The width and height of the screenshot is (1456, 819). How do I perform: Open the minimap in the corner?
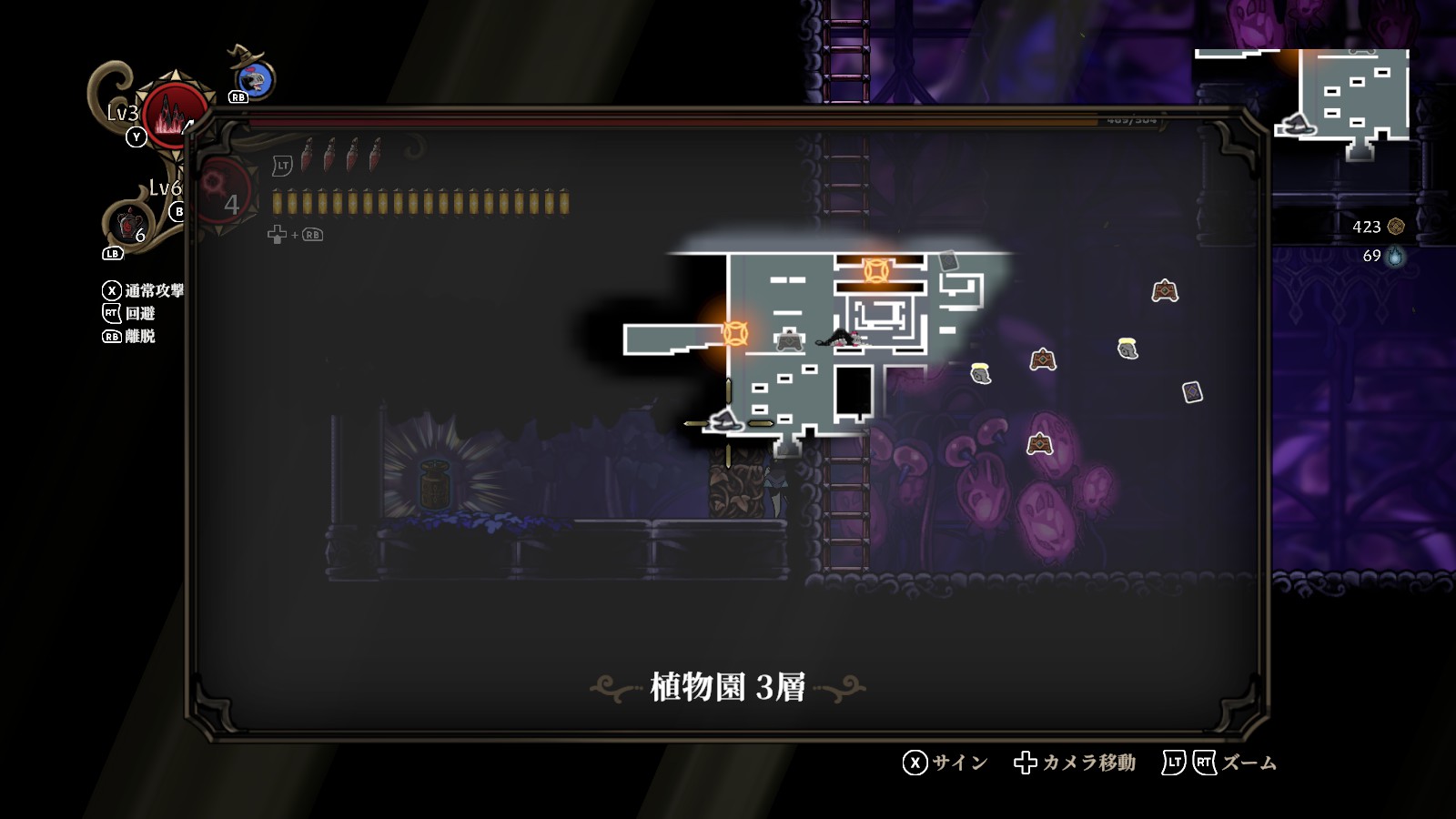tap(1345, 100)
